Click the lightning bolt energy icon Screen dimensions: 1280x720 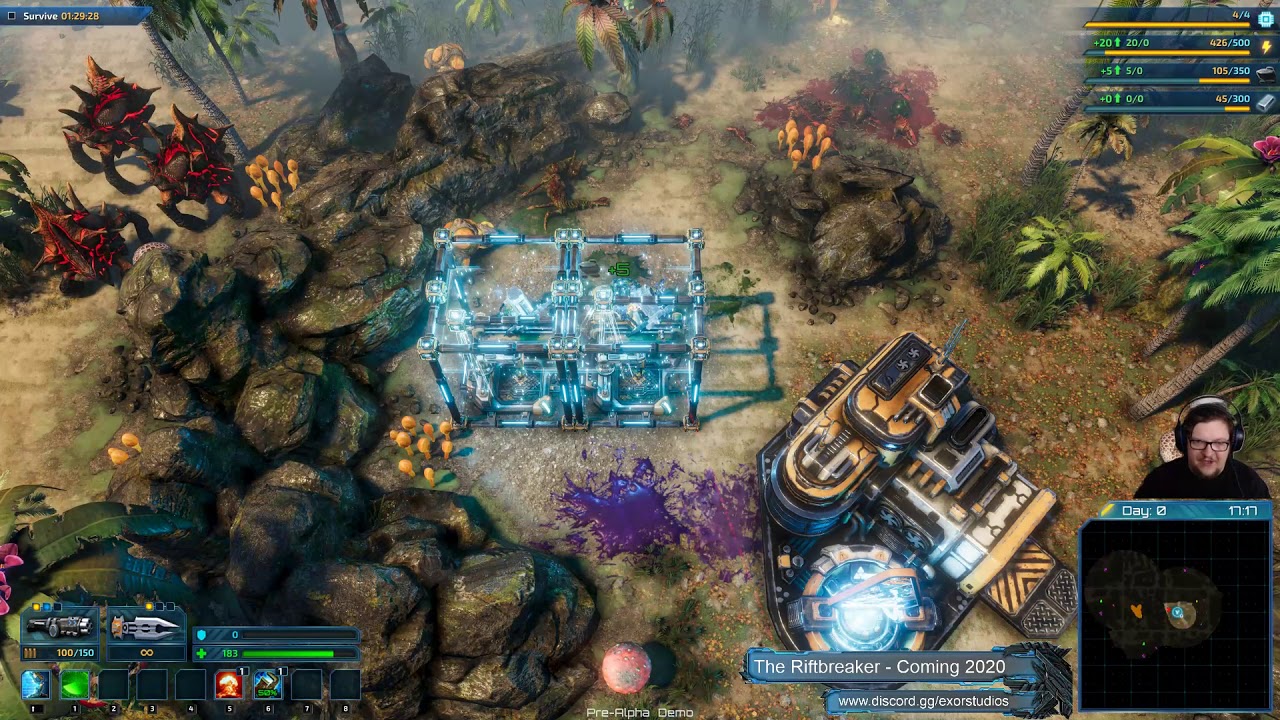[1266, 46]
